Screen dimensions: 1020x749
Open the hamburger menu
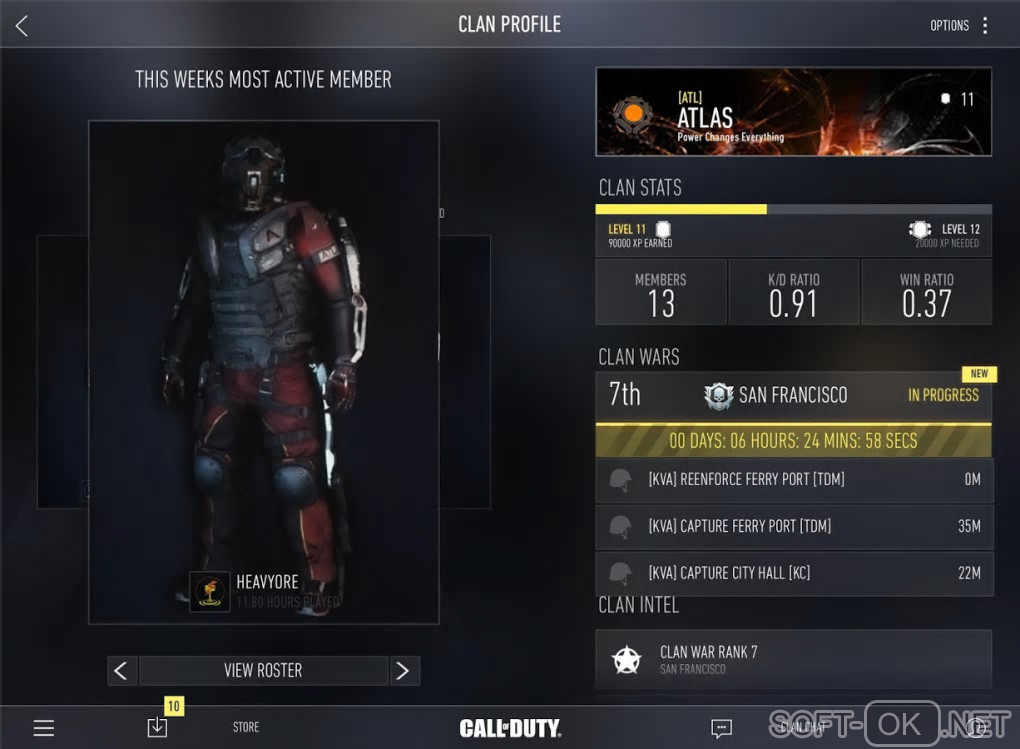pyautogui.click(x=44, y=728)
